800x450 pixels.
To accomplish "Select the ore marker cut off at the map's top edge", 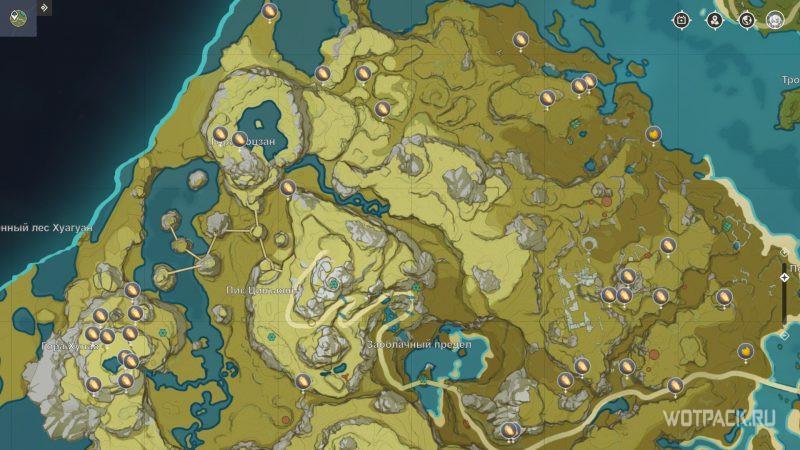I will (x=269, y=10).
